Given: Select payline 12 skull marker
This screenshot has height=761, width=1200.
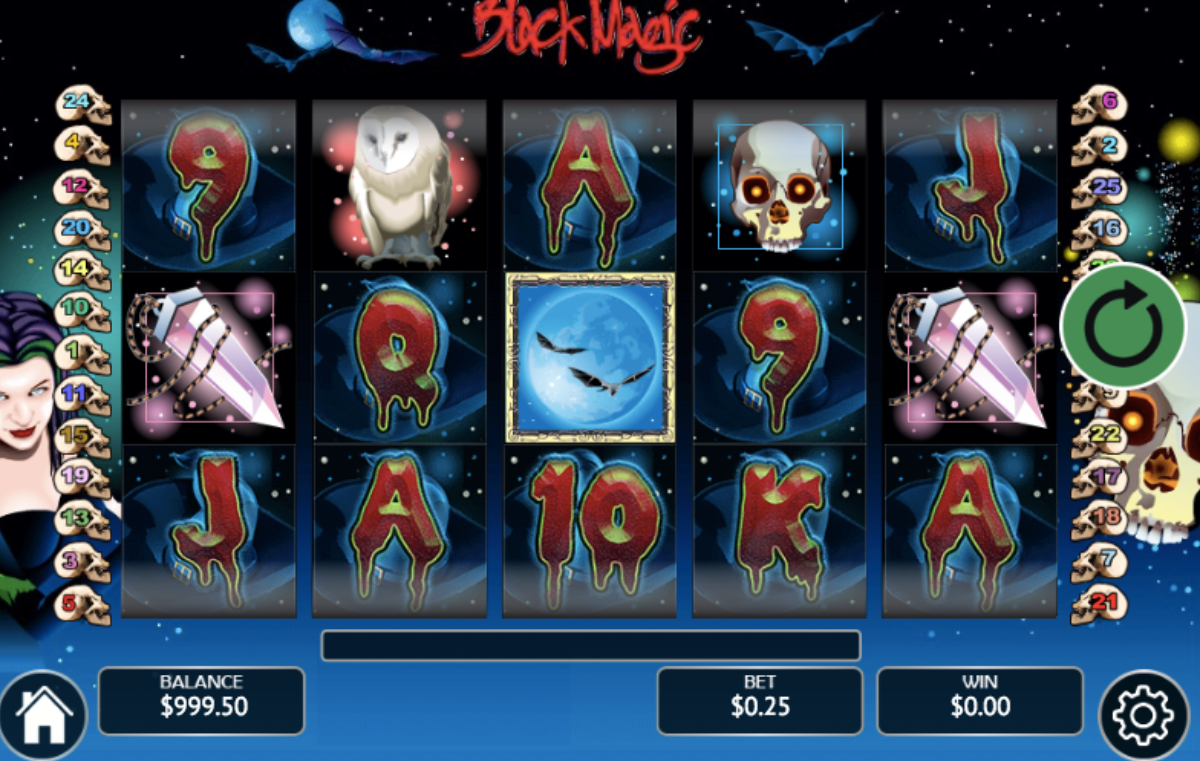Looking at the screenshot, I should click(x=82, y=187).
